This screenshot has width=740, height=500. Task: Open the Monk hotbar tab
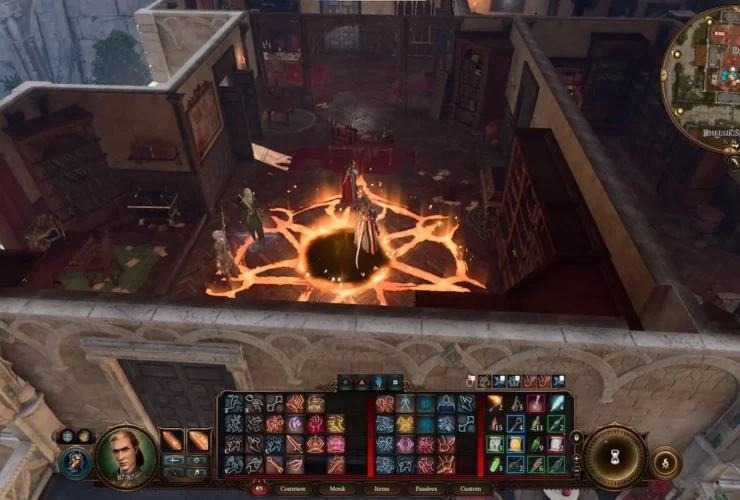tap(338, 489)
